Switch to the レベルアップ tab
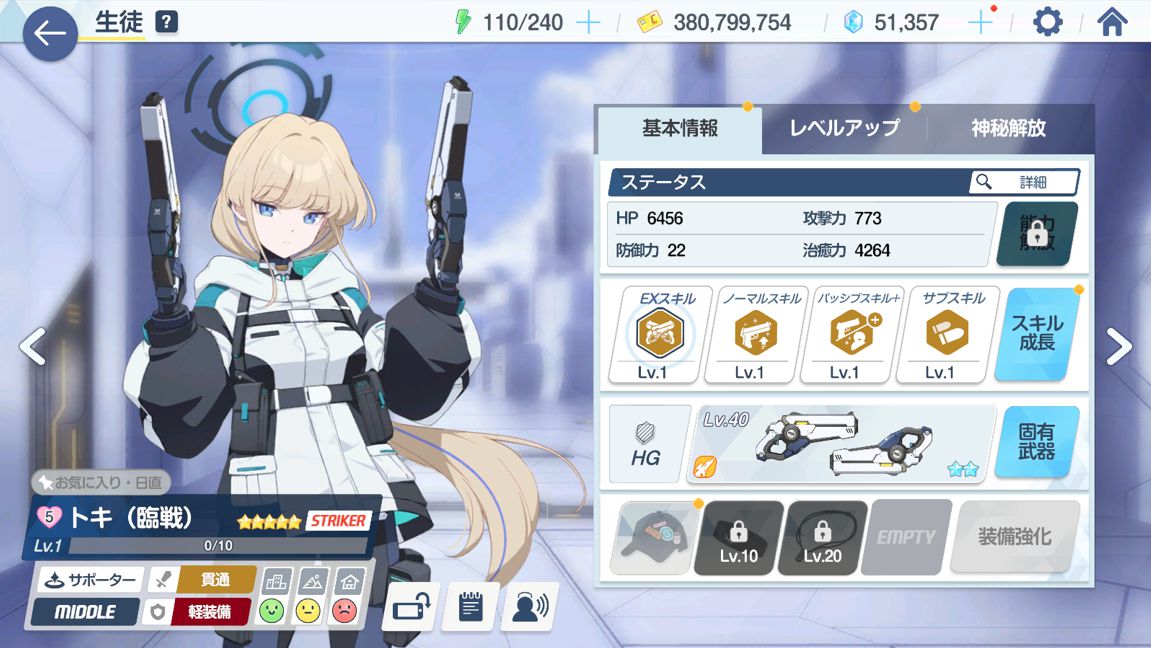This screenshot has width=1151, height=648. (x=844, y=128)
